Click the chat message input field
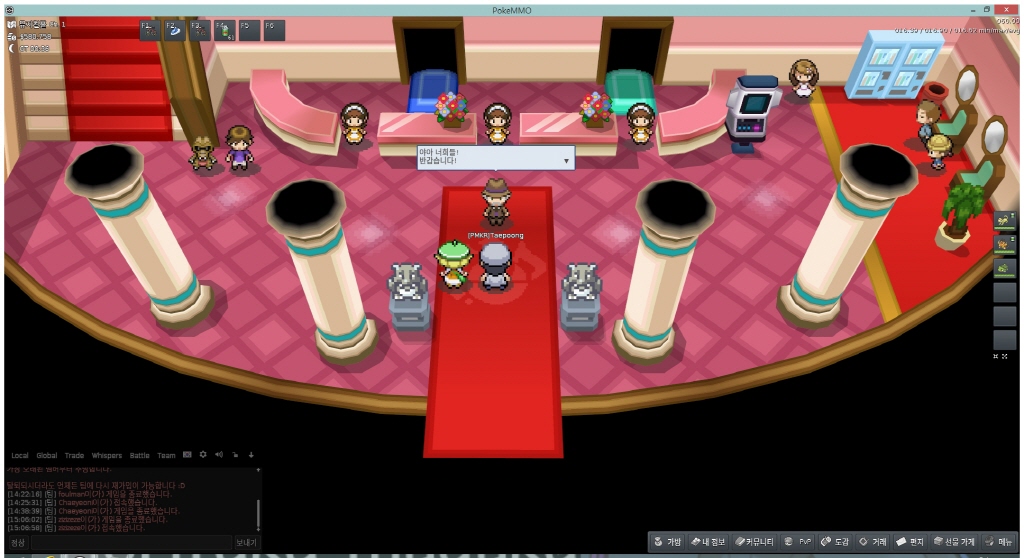 click(x=130, y=542)
